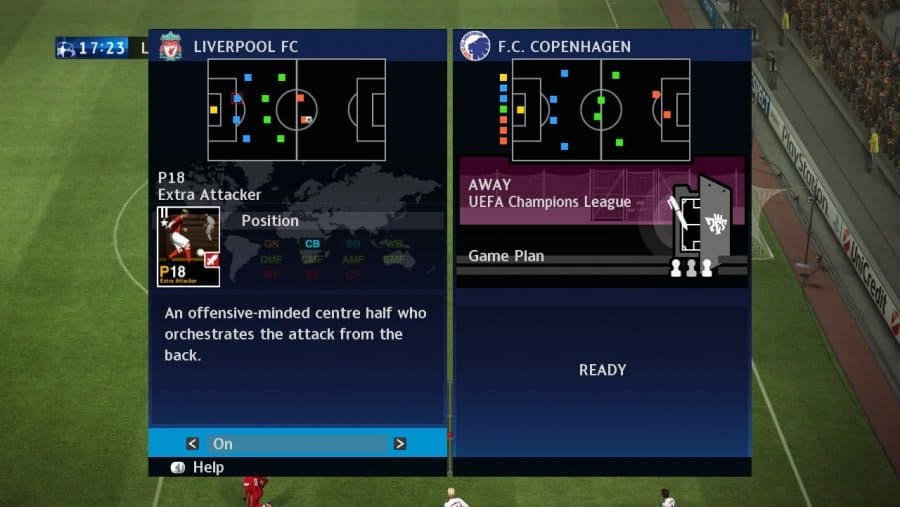The width and height of the screenshot is (900, 507).
Task: Click the Liverpool FC formation diagram
Action: coord(296,109)
